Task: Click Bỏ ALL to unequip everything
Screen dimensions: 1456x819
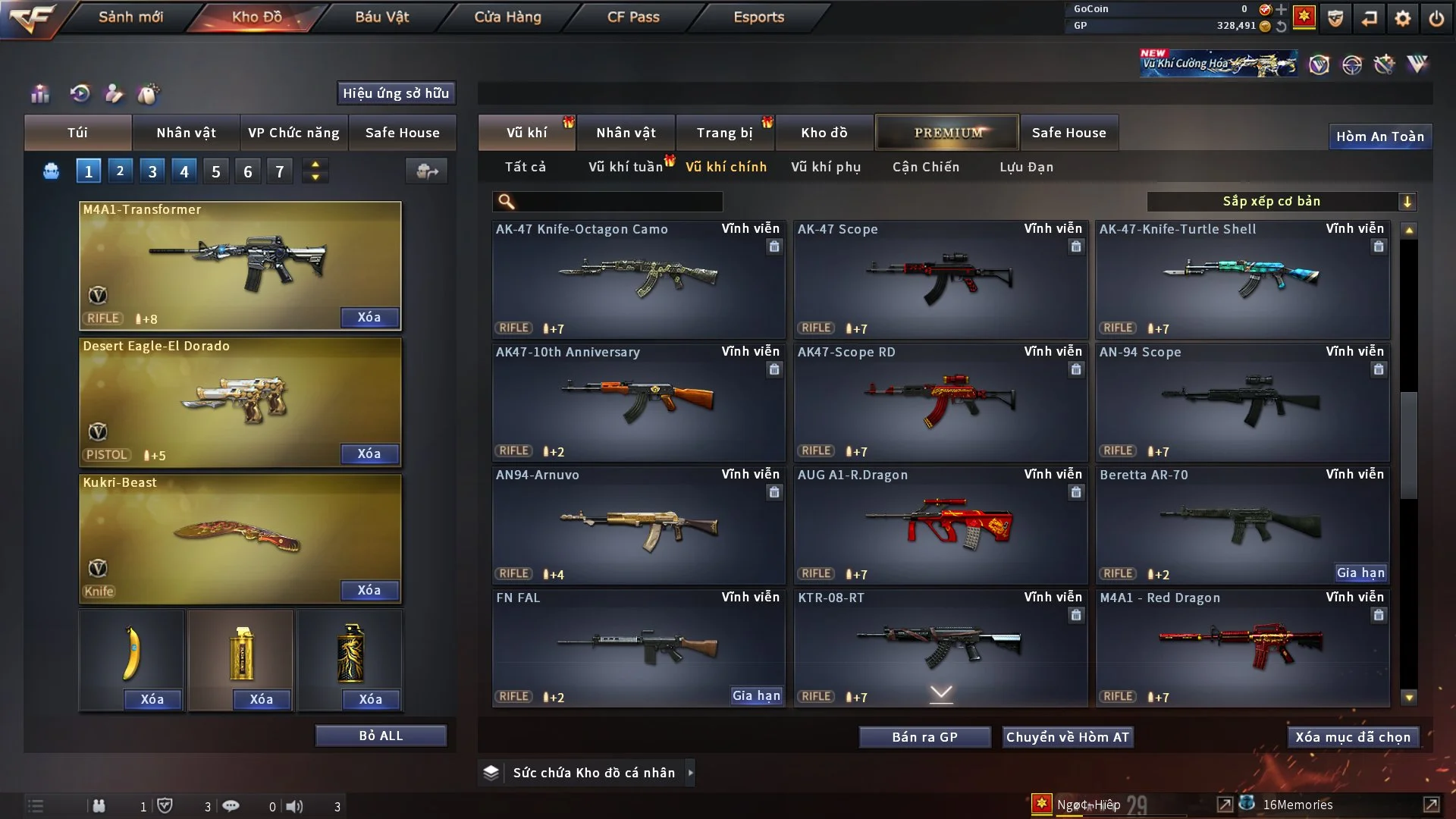Action: [x=381, y=736]
